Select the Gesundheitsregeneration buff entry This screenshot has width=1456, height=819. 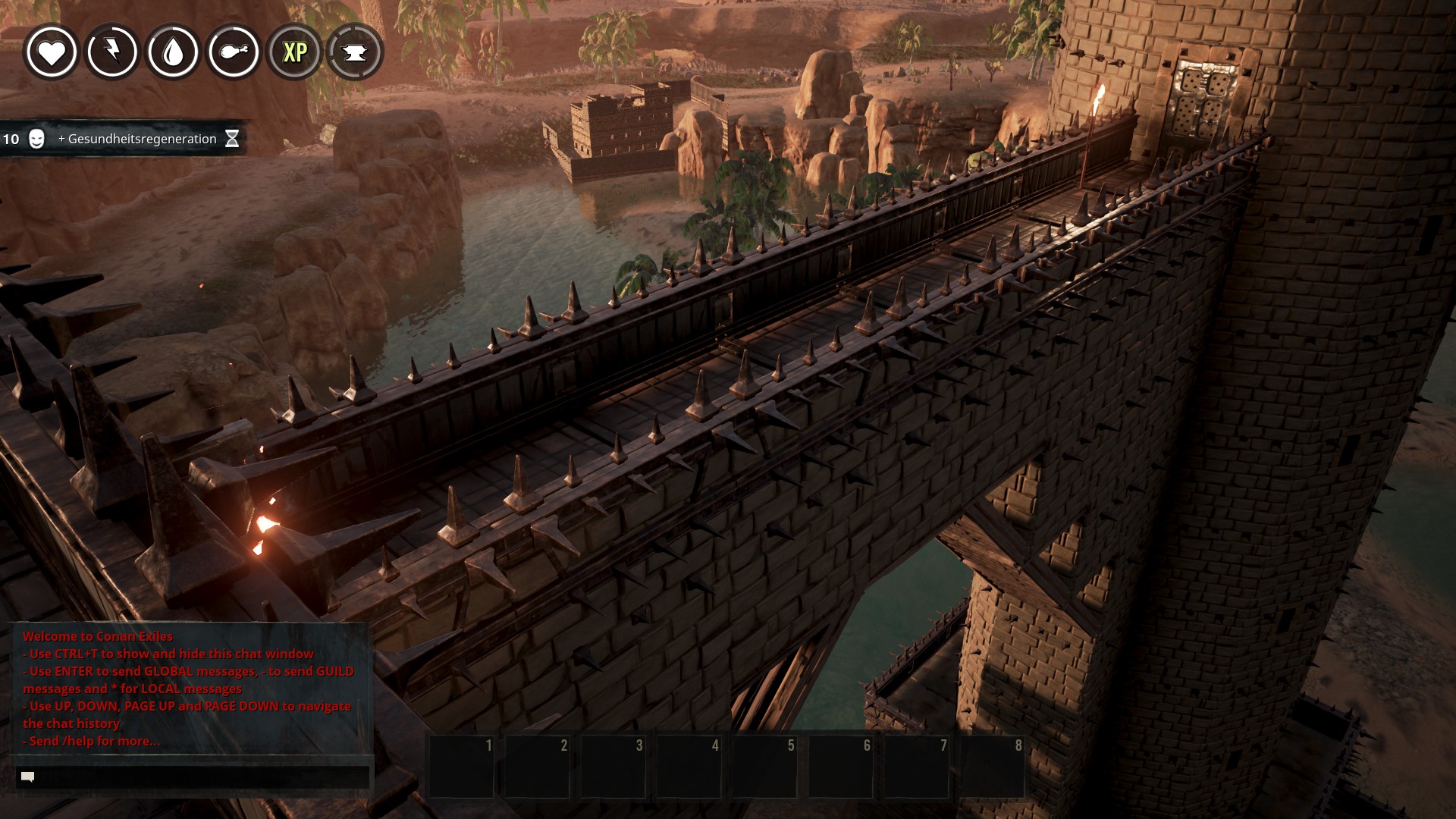pyautogui.click(x=136, y=139)
